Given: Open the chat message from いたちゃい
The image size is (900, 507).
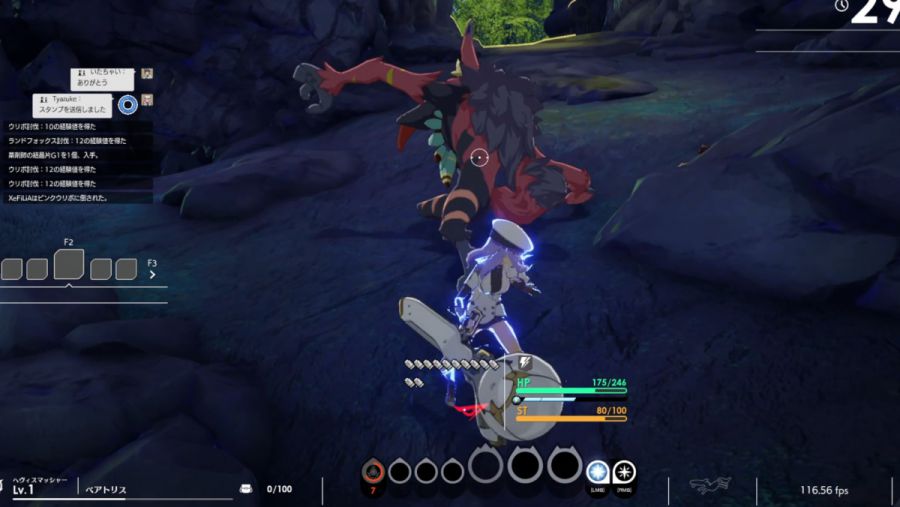Looking at the screenshot, I should pos(104,78).
